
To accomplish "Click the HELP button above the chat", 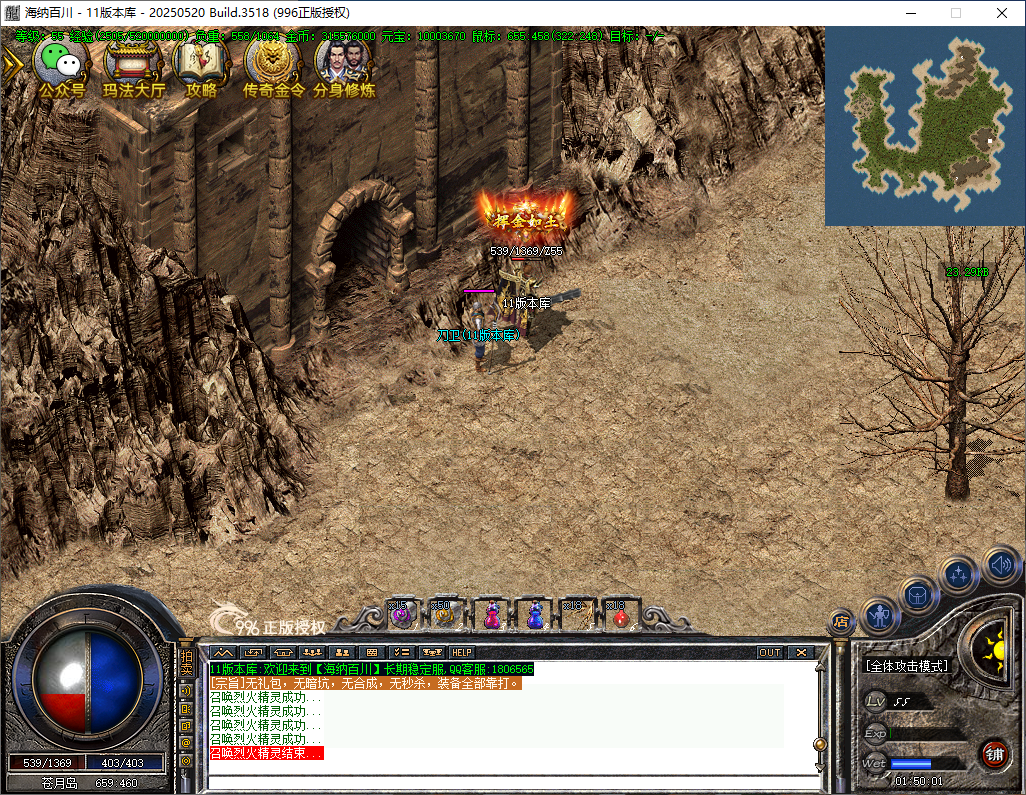I will pos(462,652).
